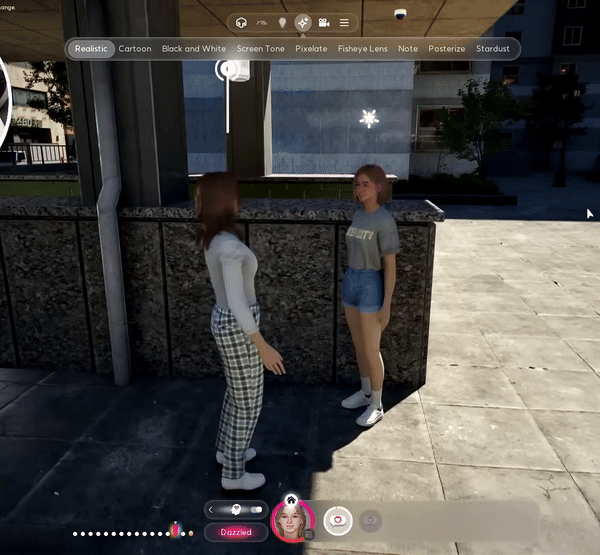This screenshot has width=600, height=555.
Task: Enable the Fisheye Lens filter
Action: tap(363, 49)
